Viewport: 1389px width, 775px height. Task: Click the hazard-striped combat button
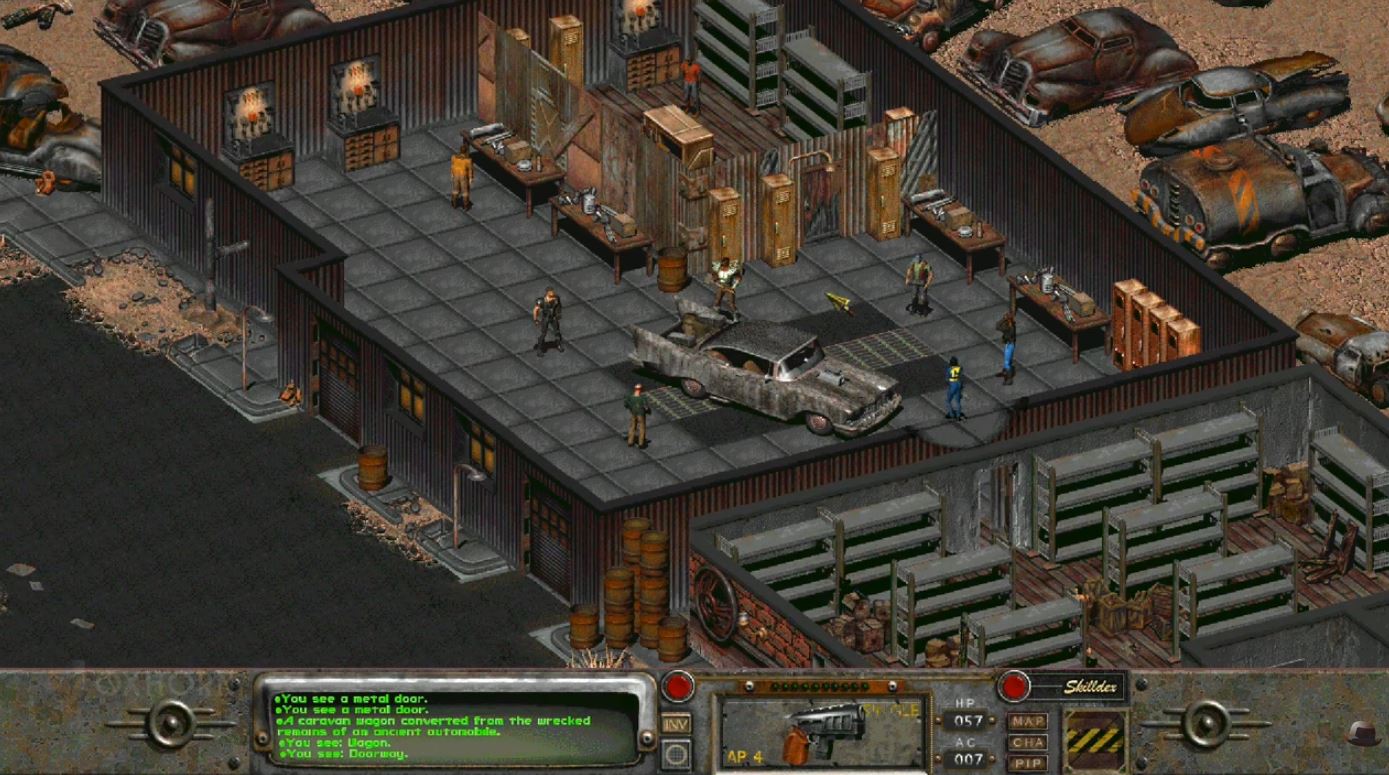(x=1095, y=741)
